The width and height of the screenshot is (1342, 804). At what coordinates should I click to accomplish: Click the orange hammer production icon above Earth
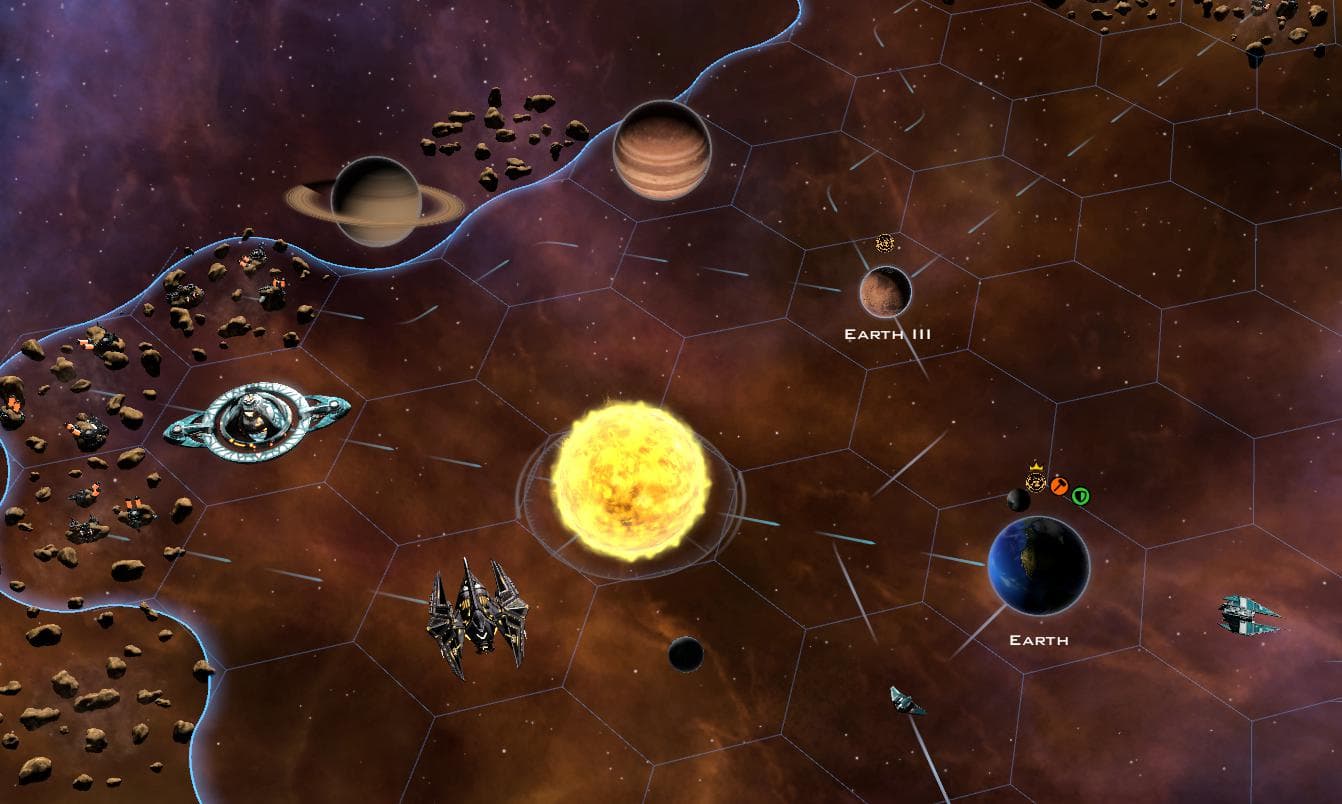pyautogui.click(x=1061, y=486)
